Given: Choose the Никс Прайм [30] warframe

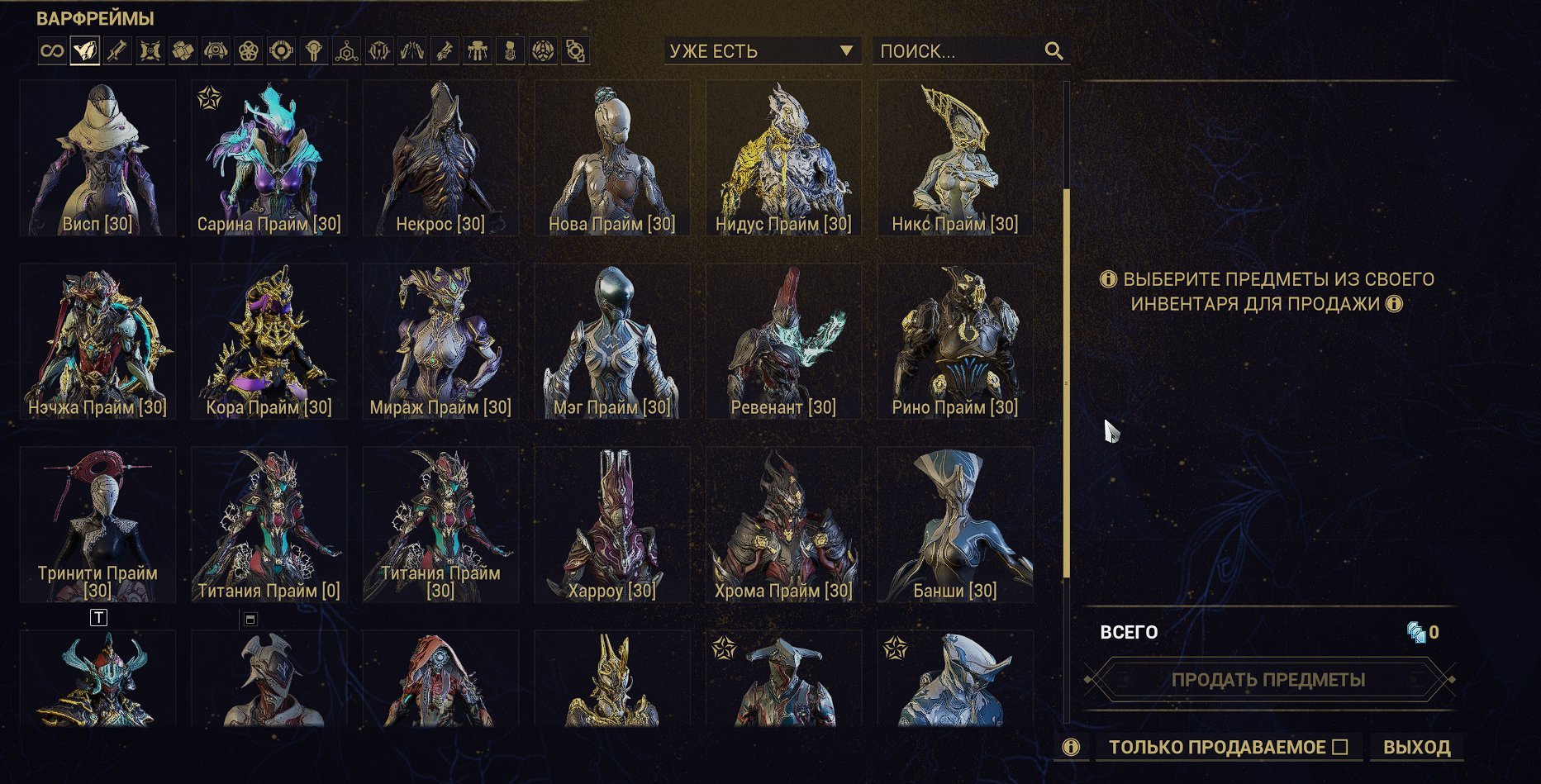Looking at the screenshot, I should click(955, 158).
